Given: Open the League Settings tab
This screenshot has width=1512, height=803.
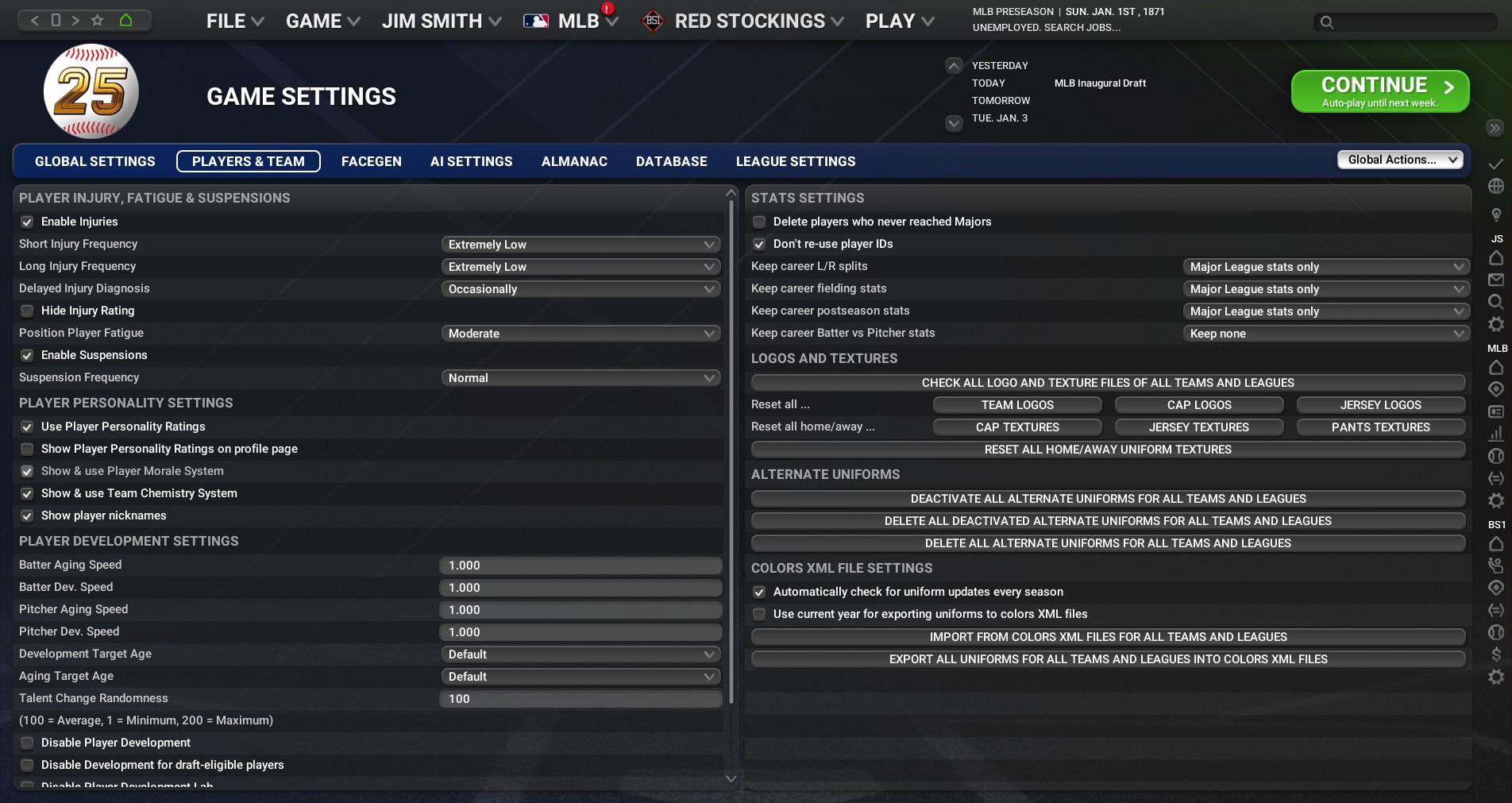Looking at the screenshot, I should (x=795, y=161).
